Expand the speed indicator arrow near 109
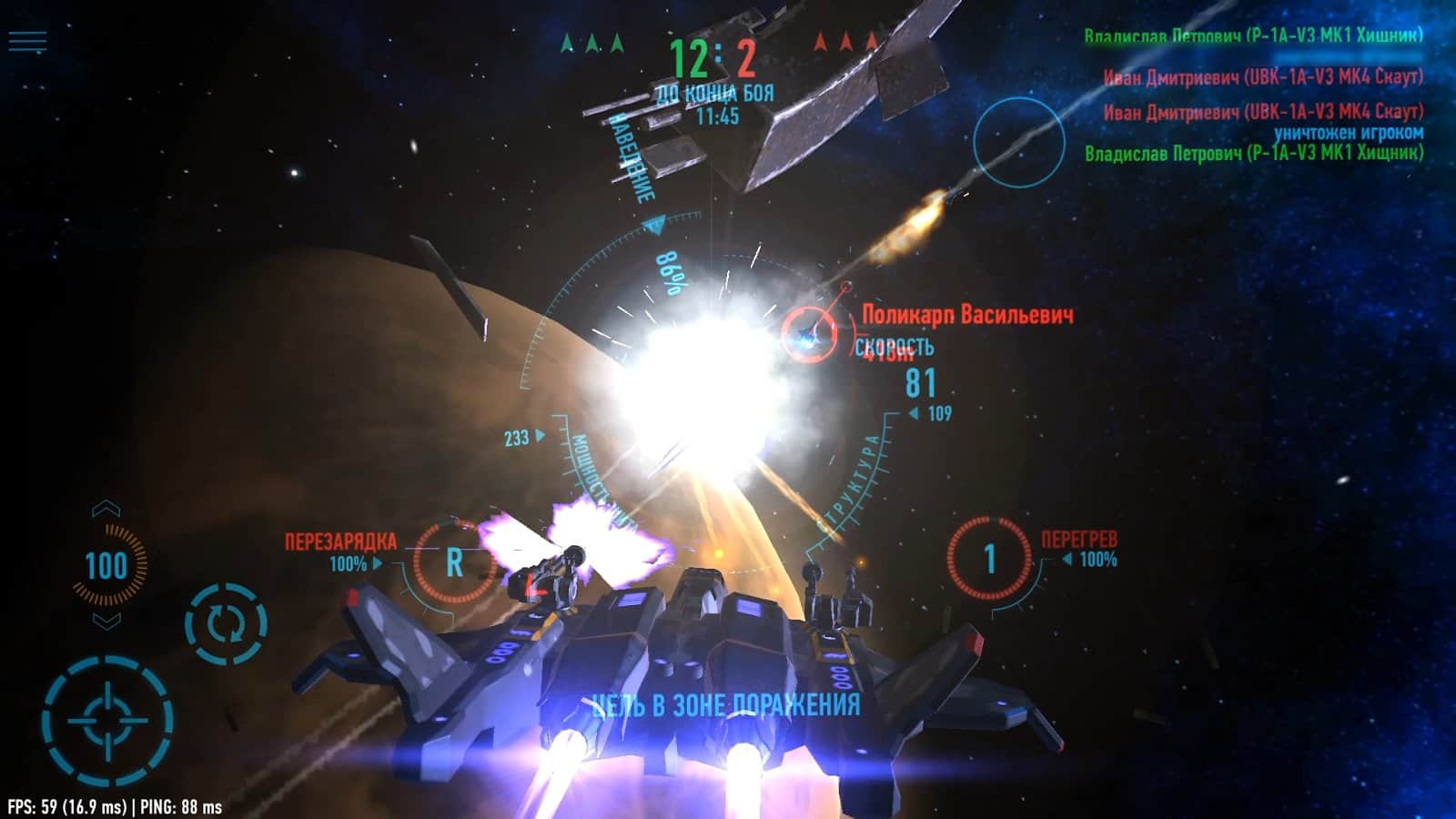 pyautogui.click(x=913, y=414)
